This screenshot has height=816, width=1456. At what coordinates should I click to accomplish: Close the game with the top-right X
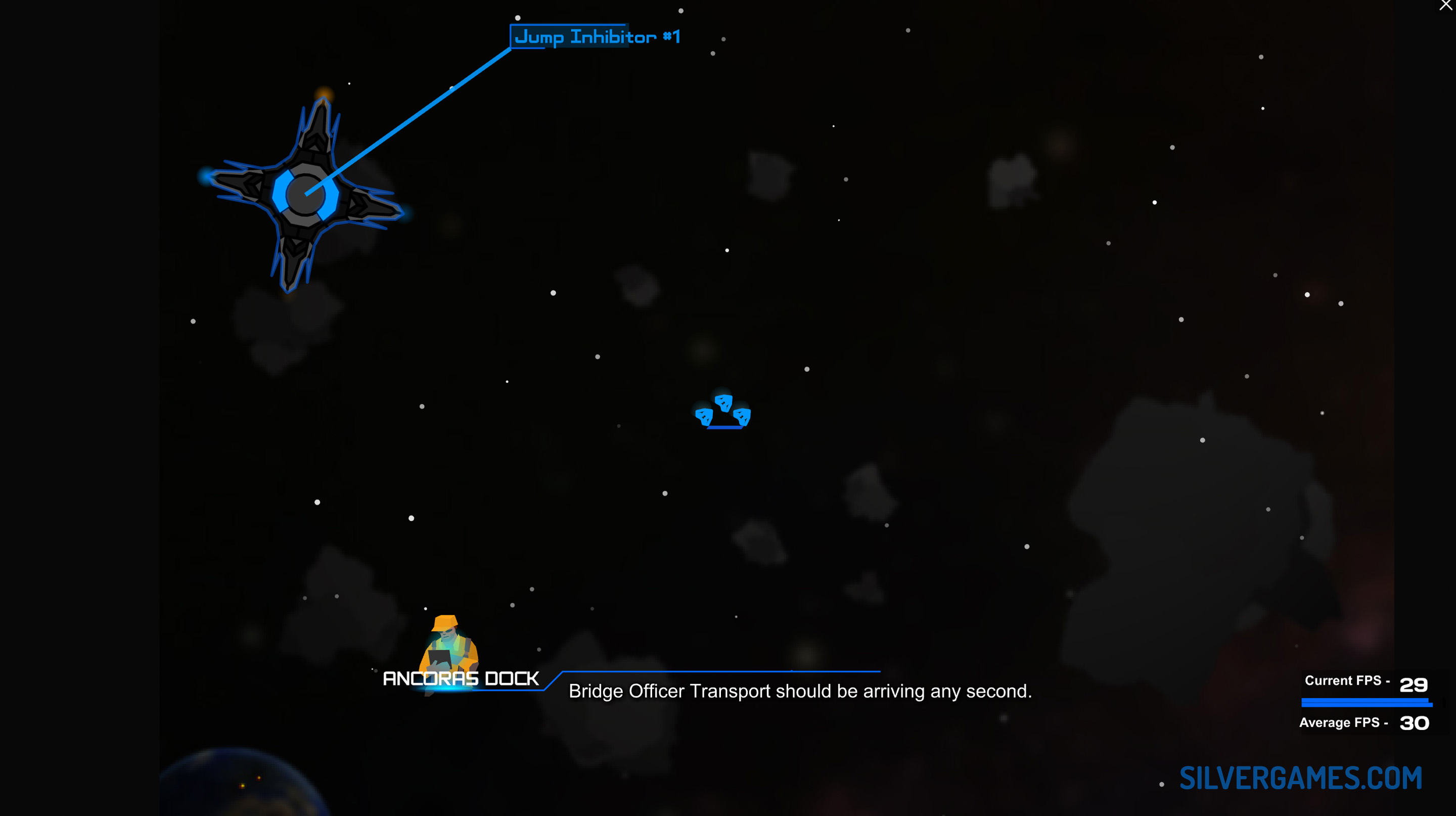click(1445, 5)
